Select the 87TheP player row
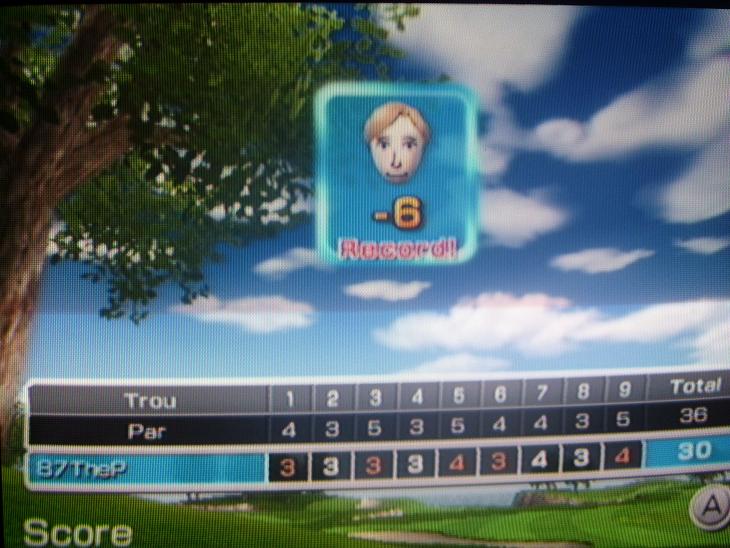This screenshot has height=548, width=730. (146, 467)
